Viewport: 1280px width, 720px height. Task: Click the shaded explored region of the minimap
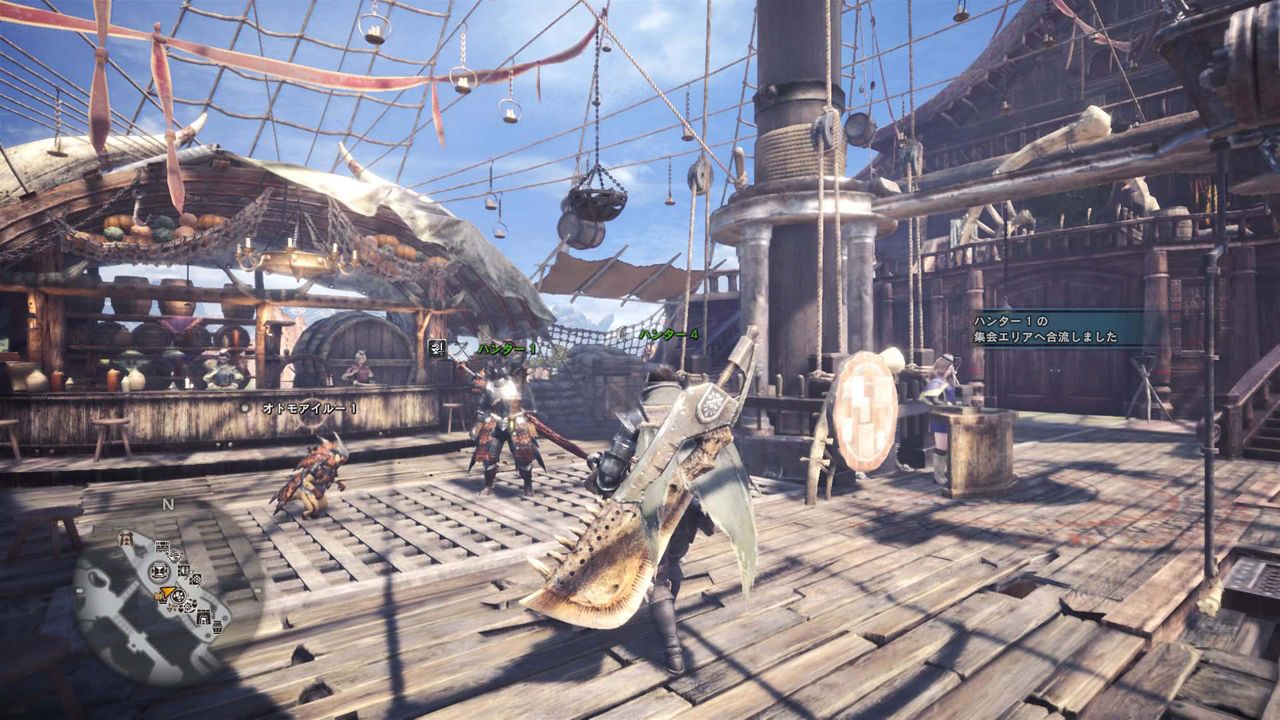(110, 600)
